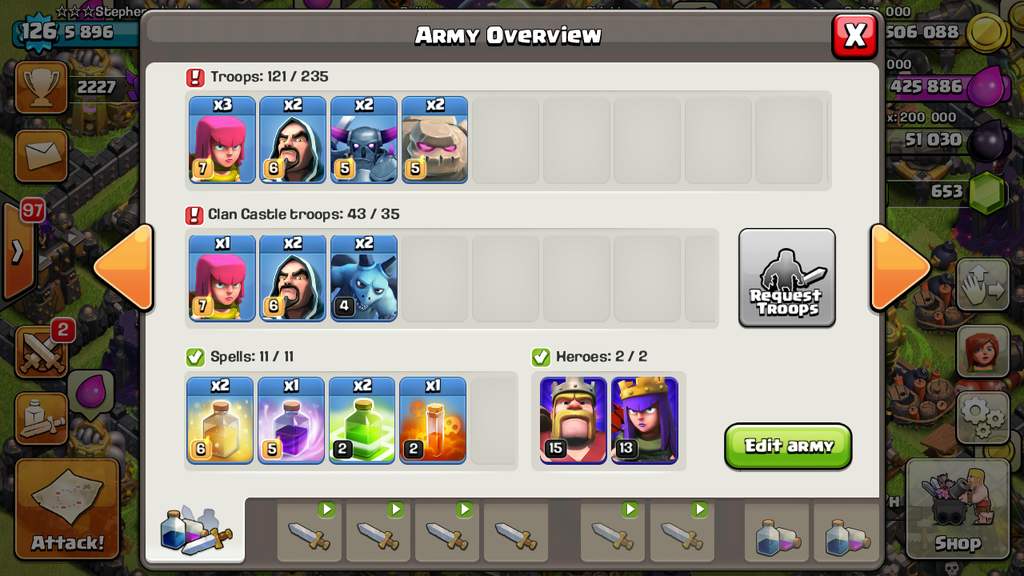
Task: Choose the clan castle Minion card
Action: [364, 278]
